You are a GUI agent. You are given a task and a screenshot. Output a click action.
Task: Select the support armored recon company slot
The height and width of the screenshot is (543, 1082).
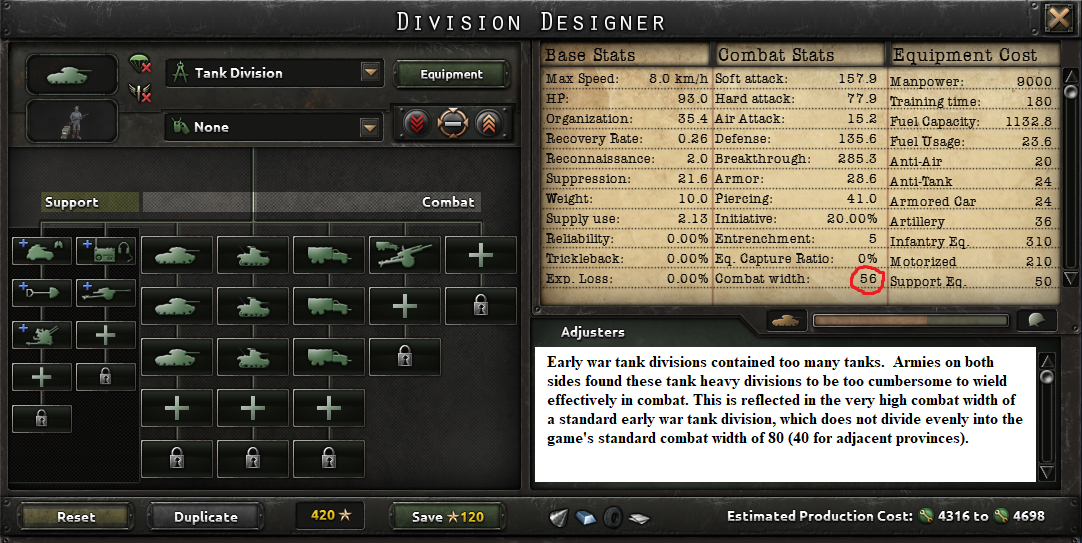click(x=41, y=250)
